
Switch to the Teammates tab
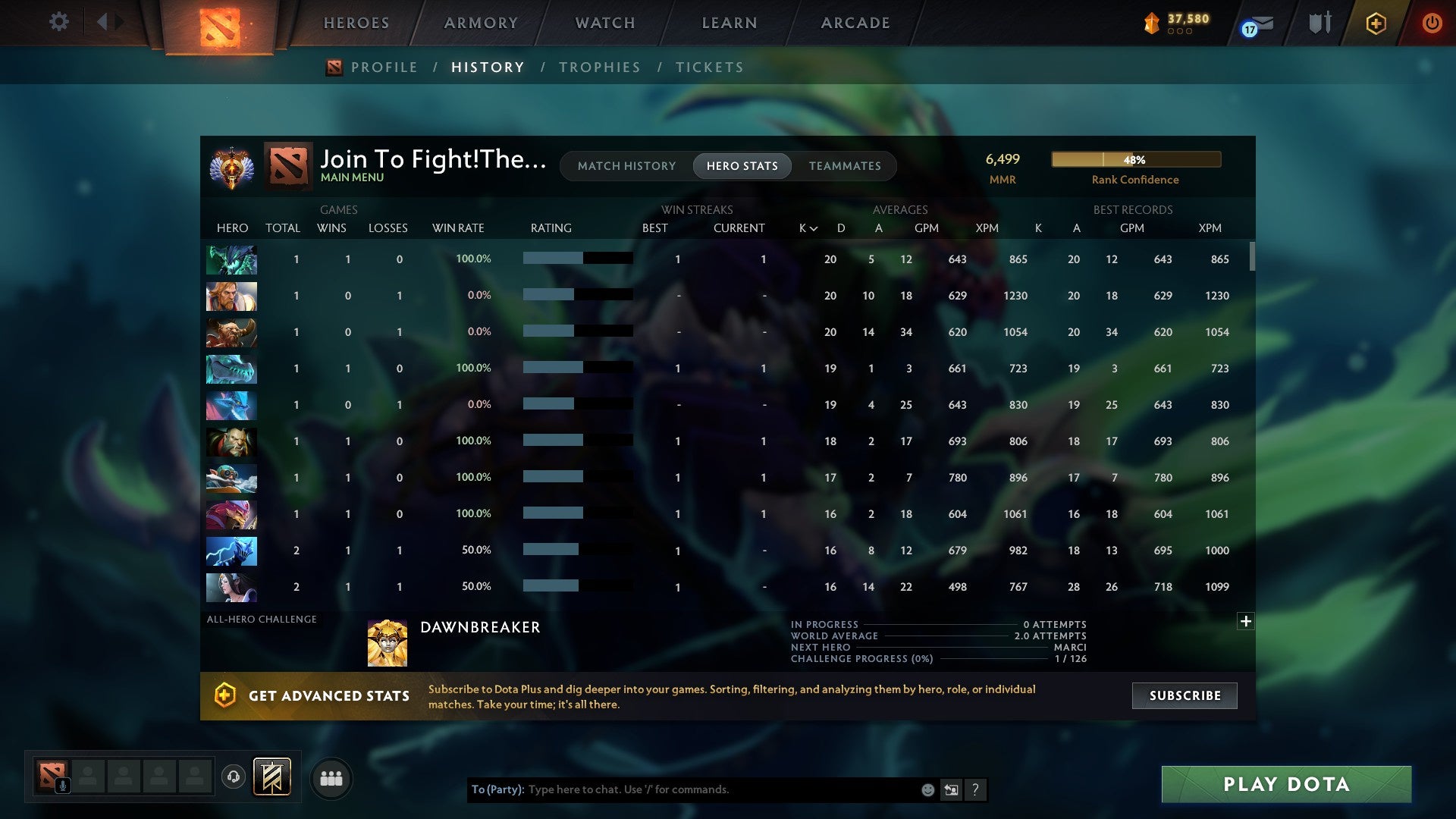pyautogui.click(x=845, y=166)
